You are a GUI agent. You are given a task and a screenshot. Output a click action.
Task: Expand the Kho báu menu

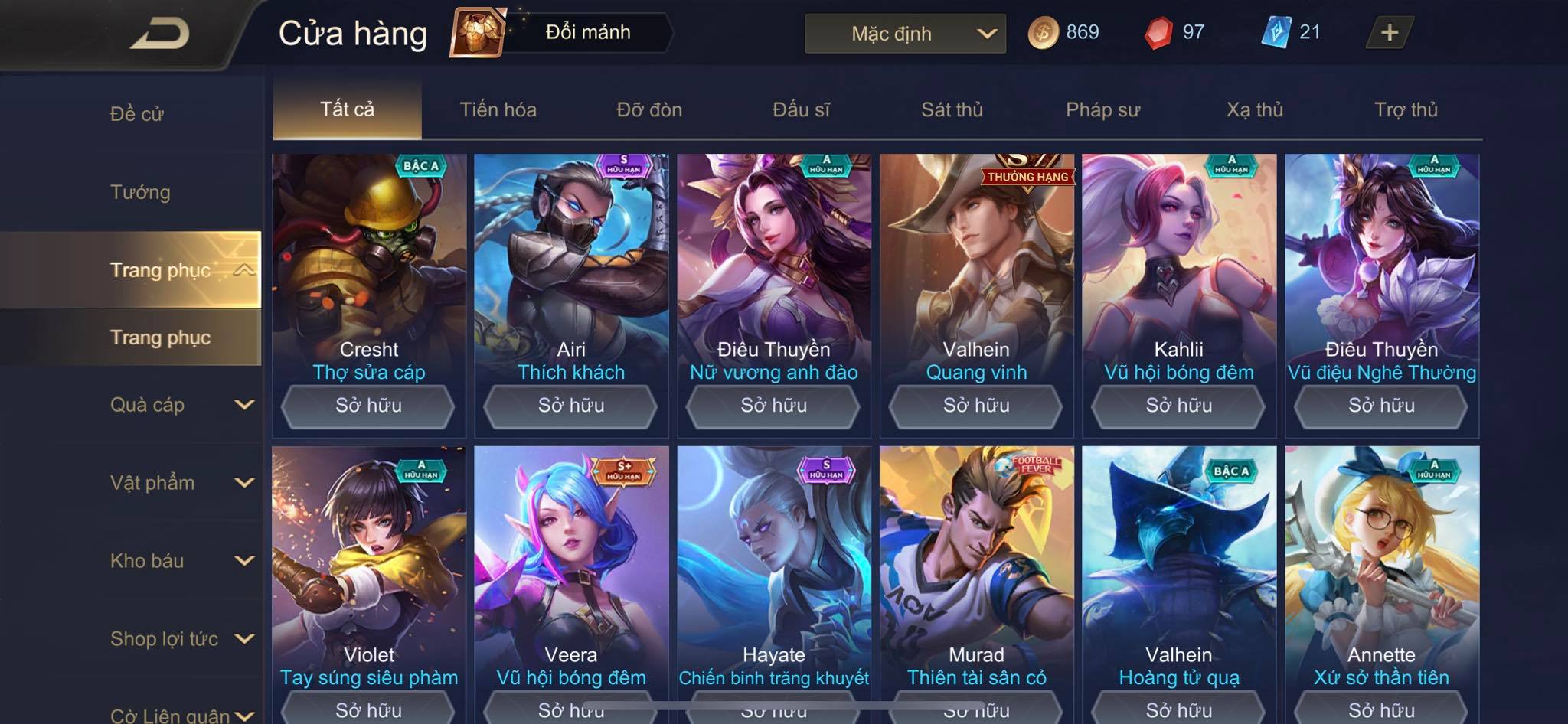tap(181, 561)
